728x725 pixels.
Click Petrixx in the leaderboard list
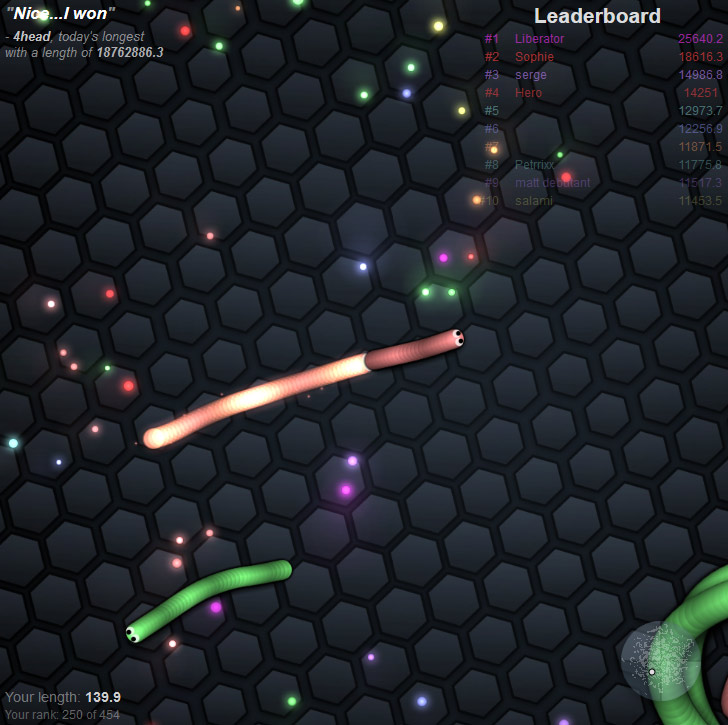534,165
